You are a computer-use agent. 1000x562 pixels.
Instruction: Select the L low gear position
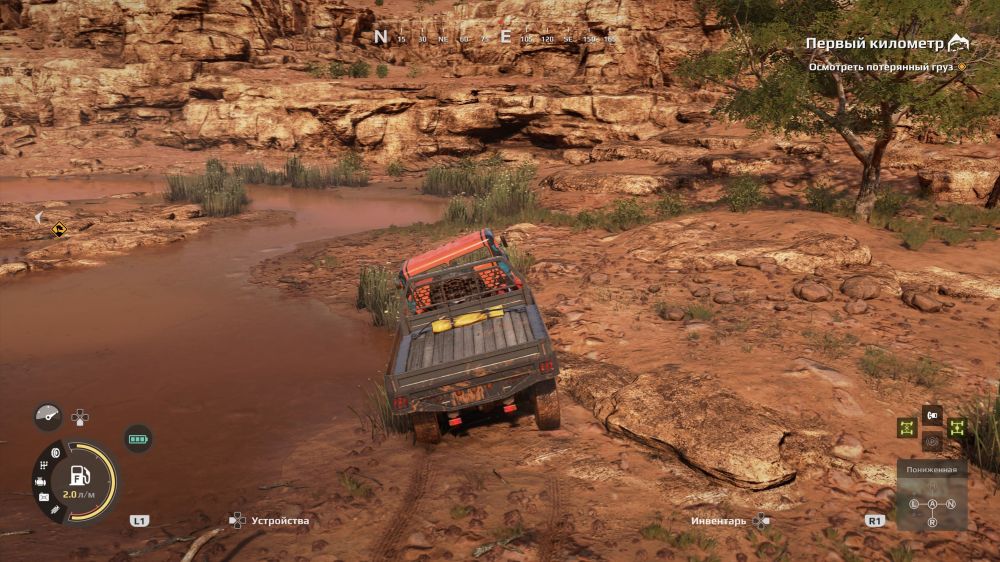(x=914, y=503)
